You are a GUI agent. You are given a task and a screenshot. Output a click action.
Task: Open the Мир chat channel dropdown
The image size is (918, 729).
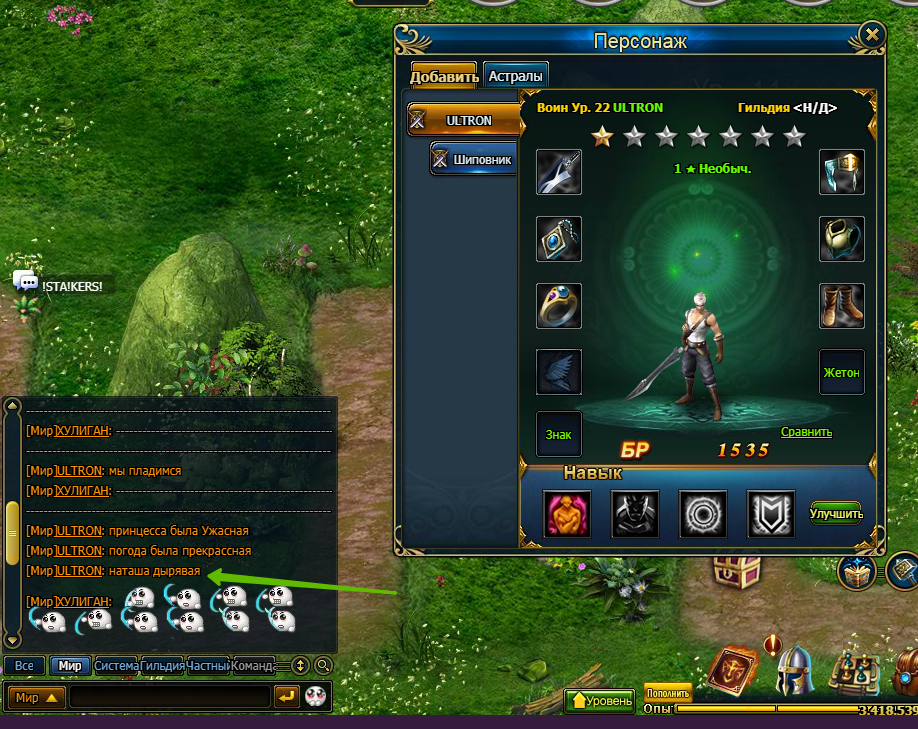pos(37,697)
